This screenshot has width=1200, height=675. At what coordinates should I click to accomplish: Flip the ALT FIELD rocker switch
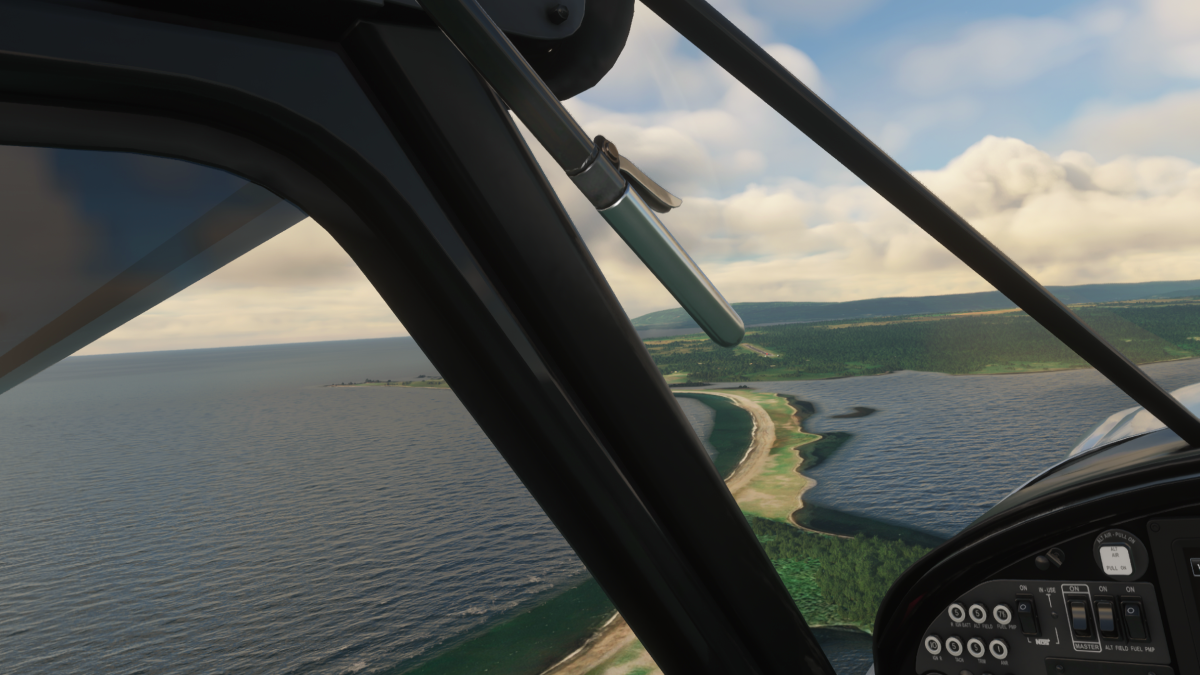pos(1107,619)
